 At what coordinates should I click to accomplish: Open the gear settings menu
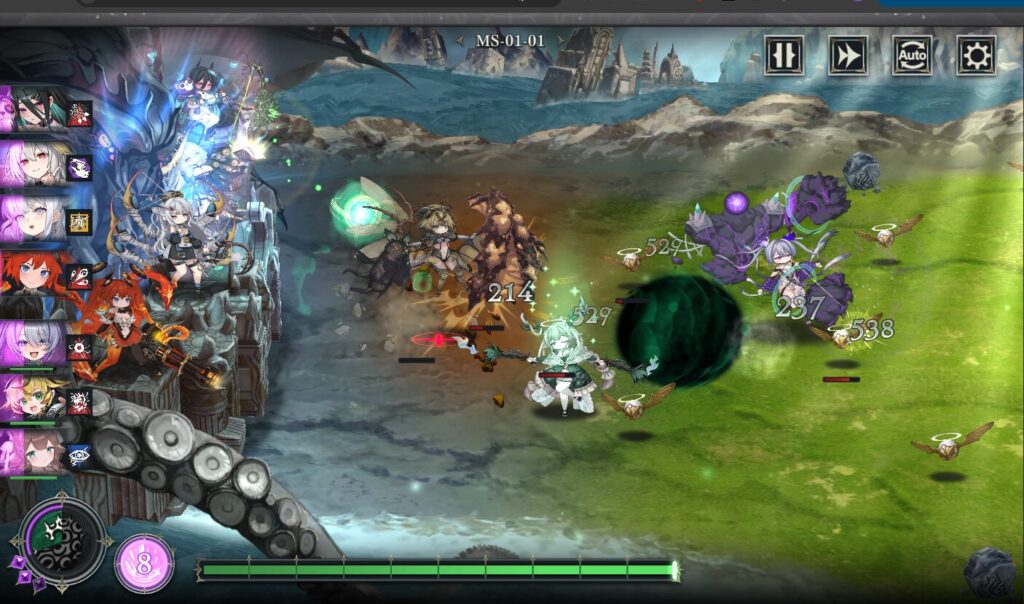976,55
